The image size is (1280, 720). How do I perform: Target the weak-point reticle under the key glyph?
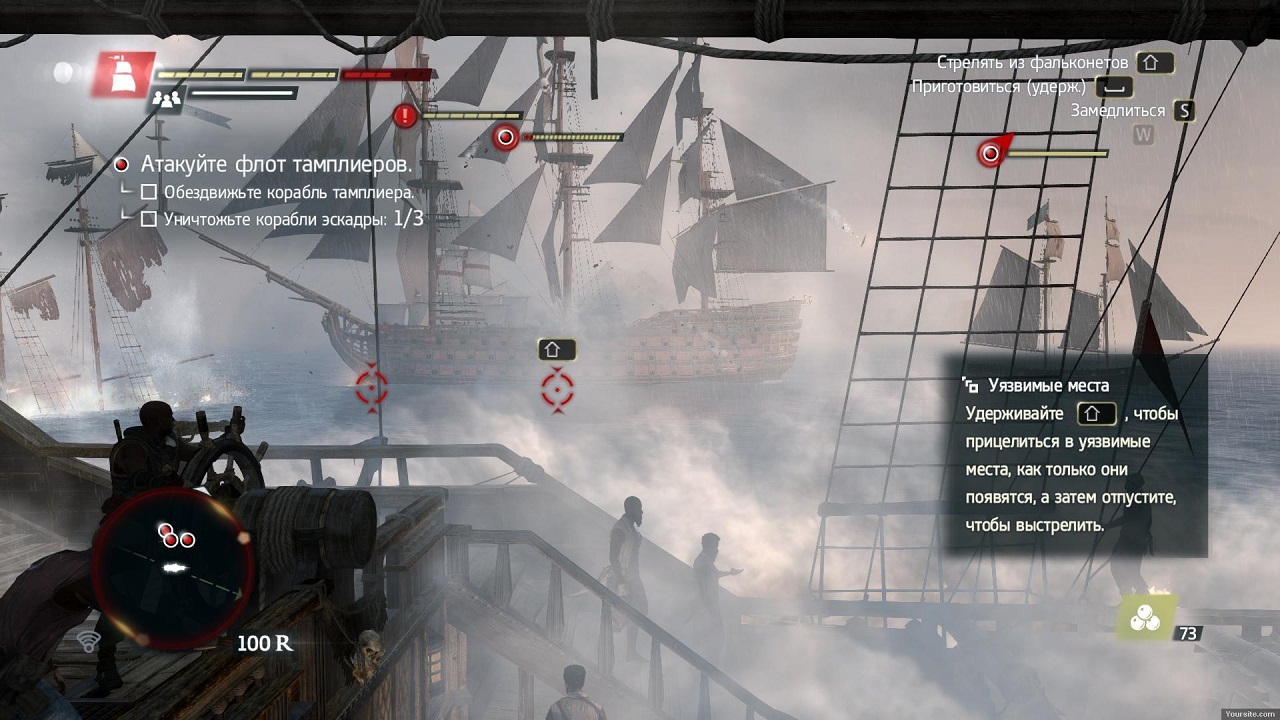[x=557, y=388]
